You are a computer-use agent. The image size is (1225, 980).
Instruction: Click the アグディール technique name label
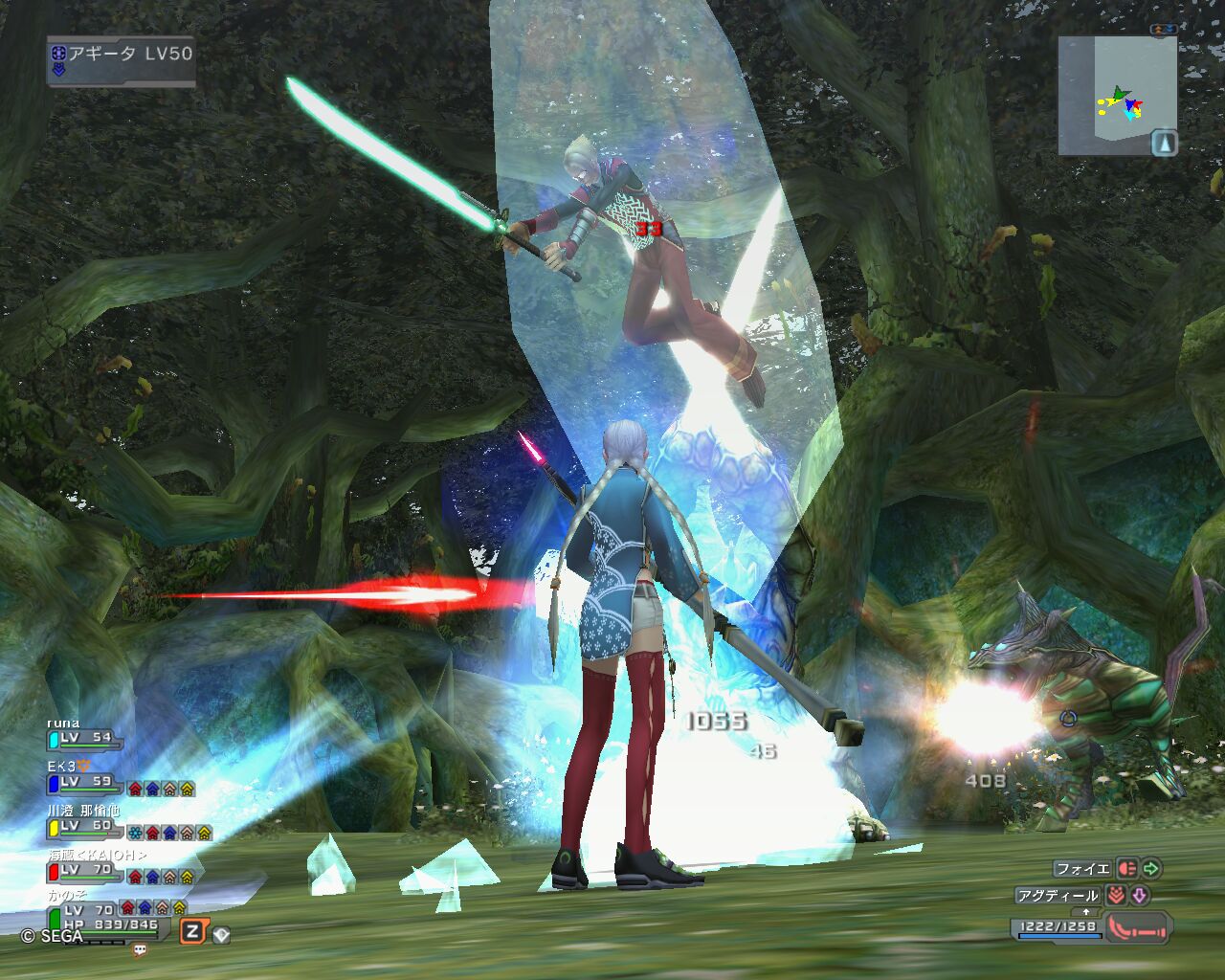(x=1058, y=896)
